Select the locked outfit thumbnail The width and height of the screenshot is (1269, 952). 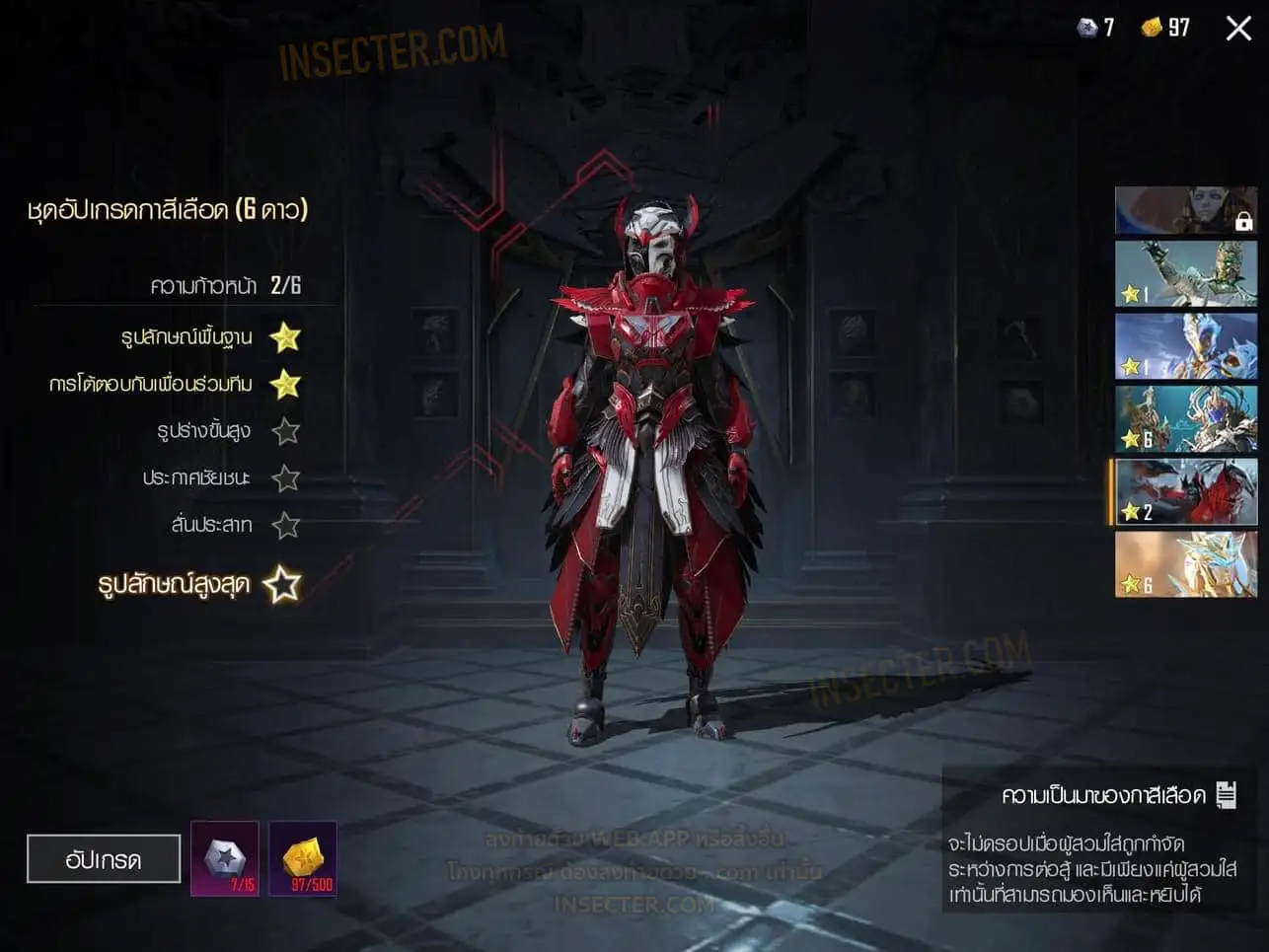(x=1186, y=210)
